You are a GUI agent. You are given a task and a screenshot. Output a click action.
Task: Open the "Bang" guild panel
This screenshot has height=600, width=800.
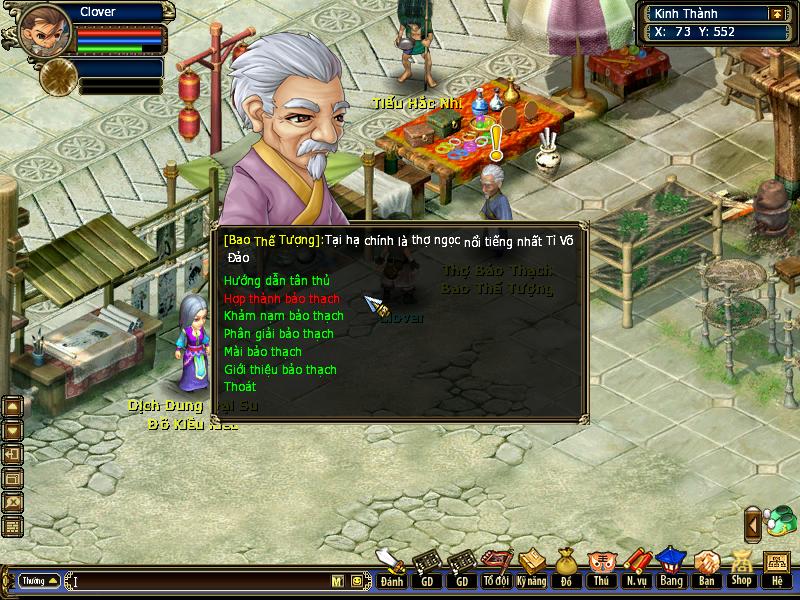point(670,568)
